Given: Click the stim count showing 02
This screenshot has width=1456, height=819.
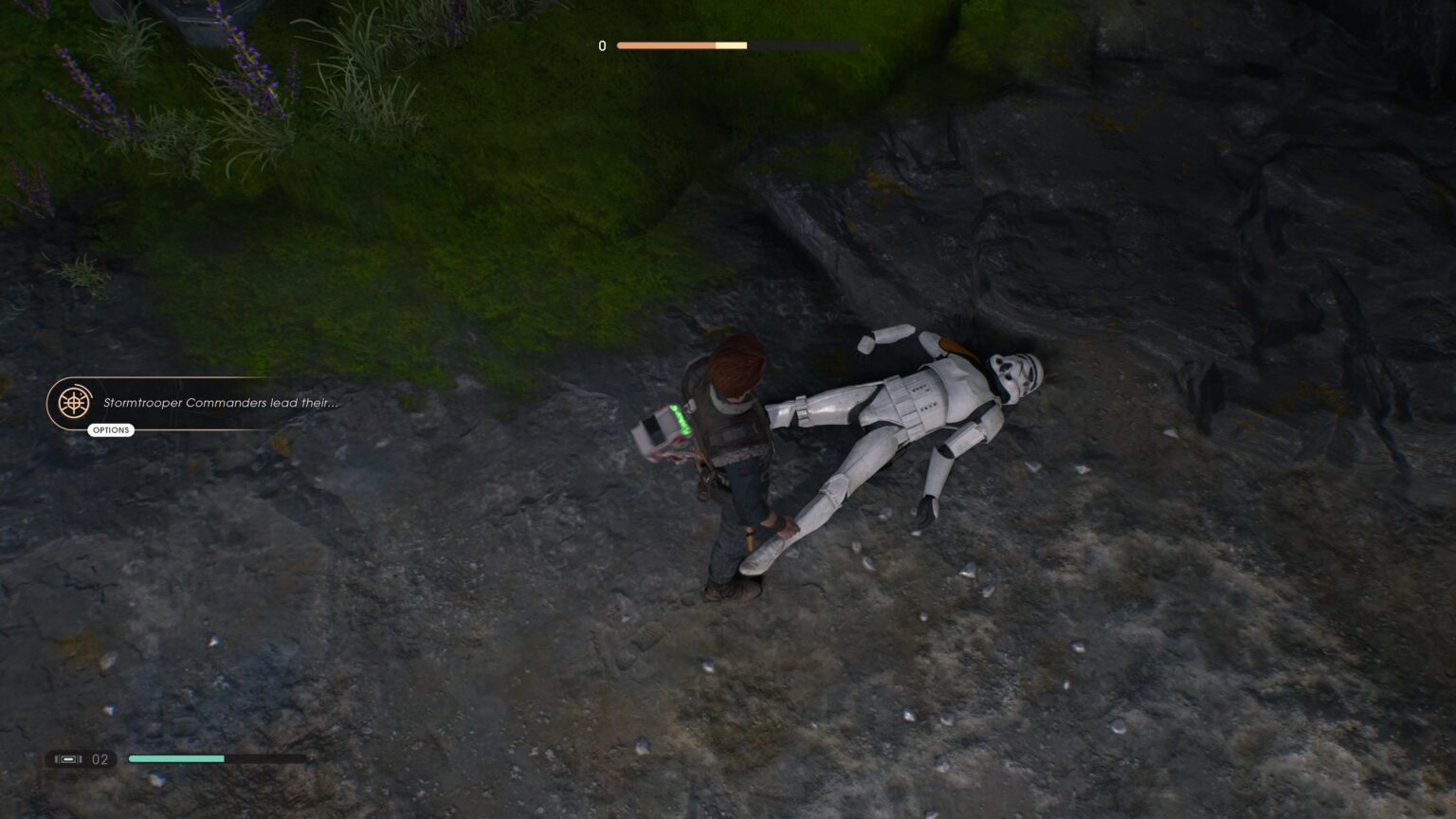Looking at the screenshot, I should [100, 758].
